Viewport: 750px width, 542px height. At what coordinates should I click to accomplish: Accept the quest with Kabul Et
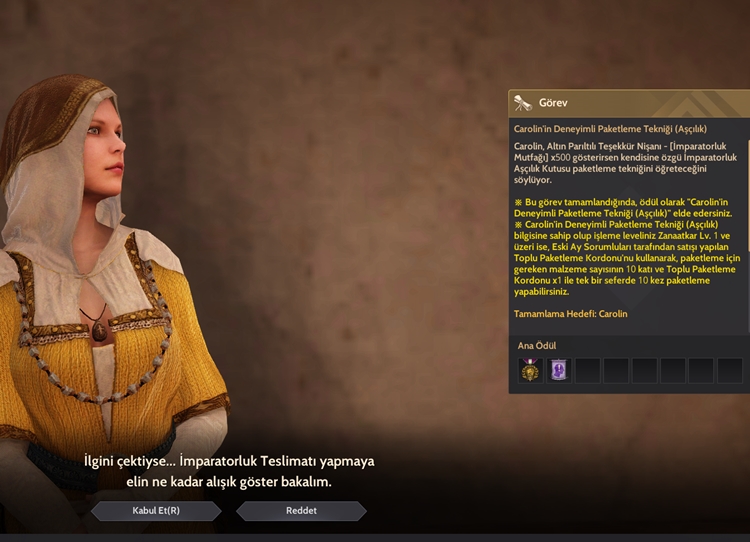click(x=156, y=511)
